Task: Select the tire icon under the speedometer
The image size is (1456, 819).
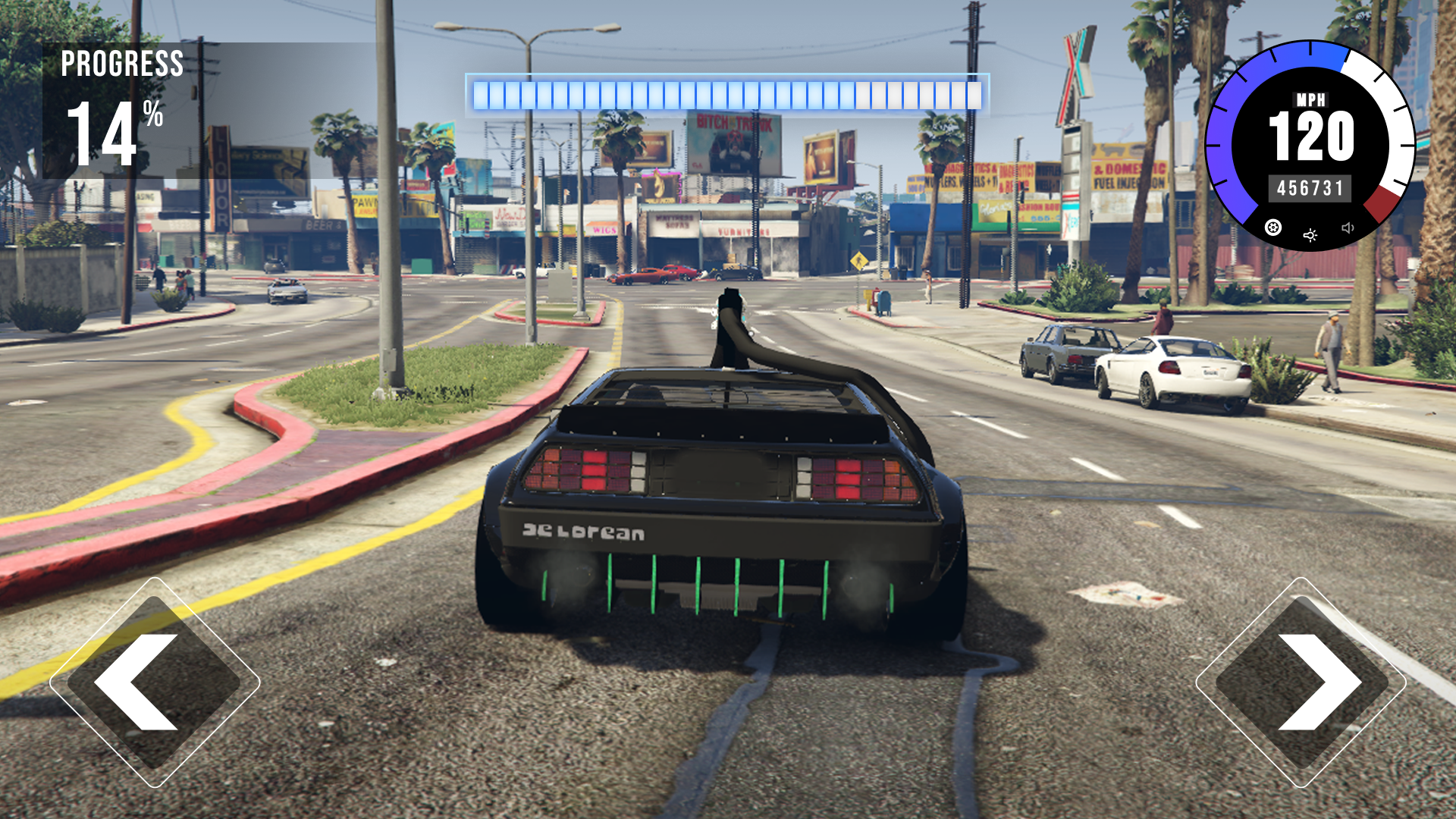Action: 1272,227
